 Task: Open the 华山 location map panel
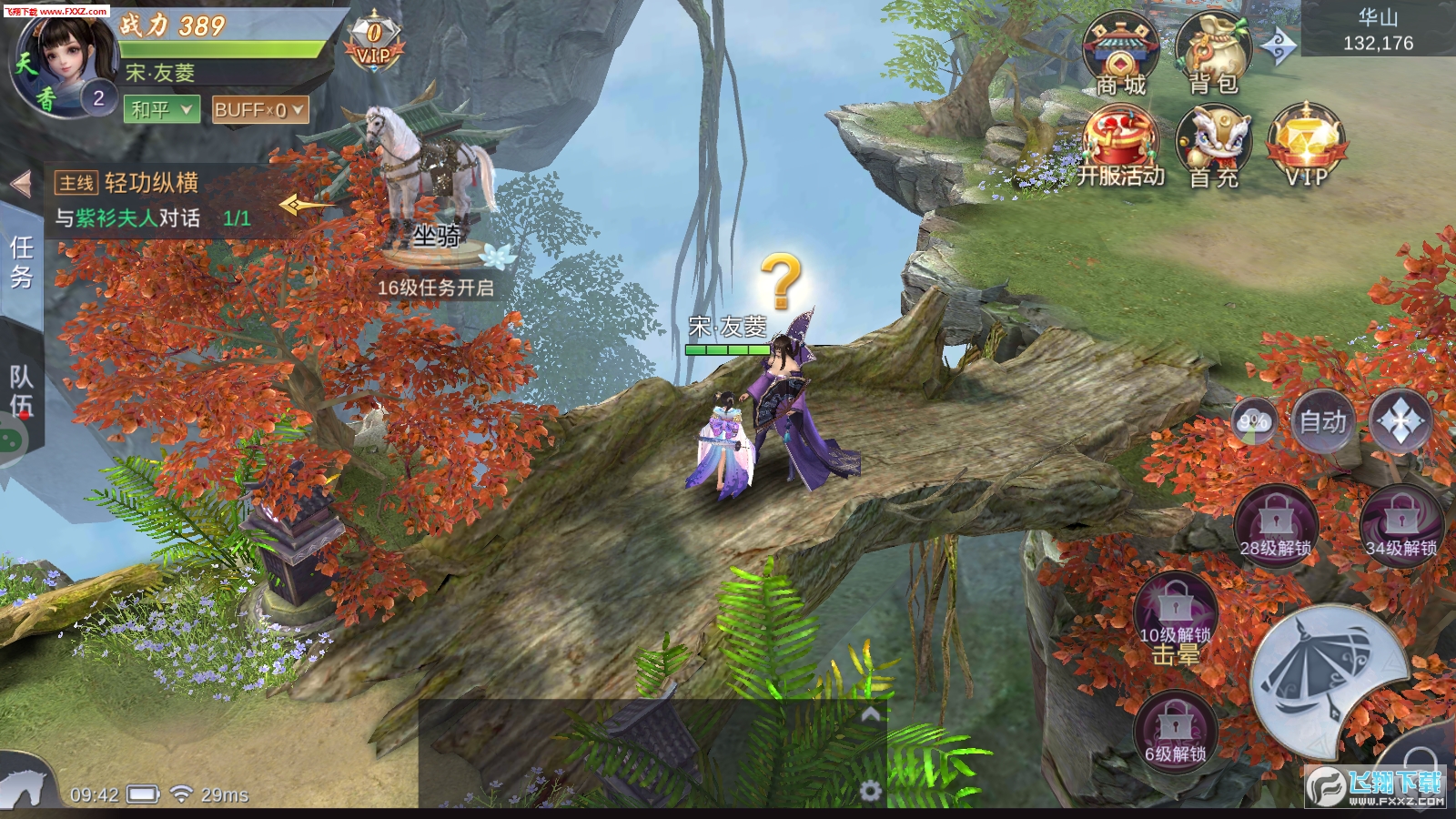(1378, 30)
